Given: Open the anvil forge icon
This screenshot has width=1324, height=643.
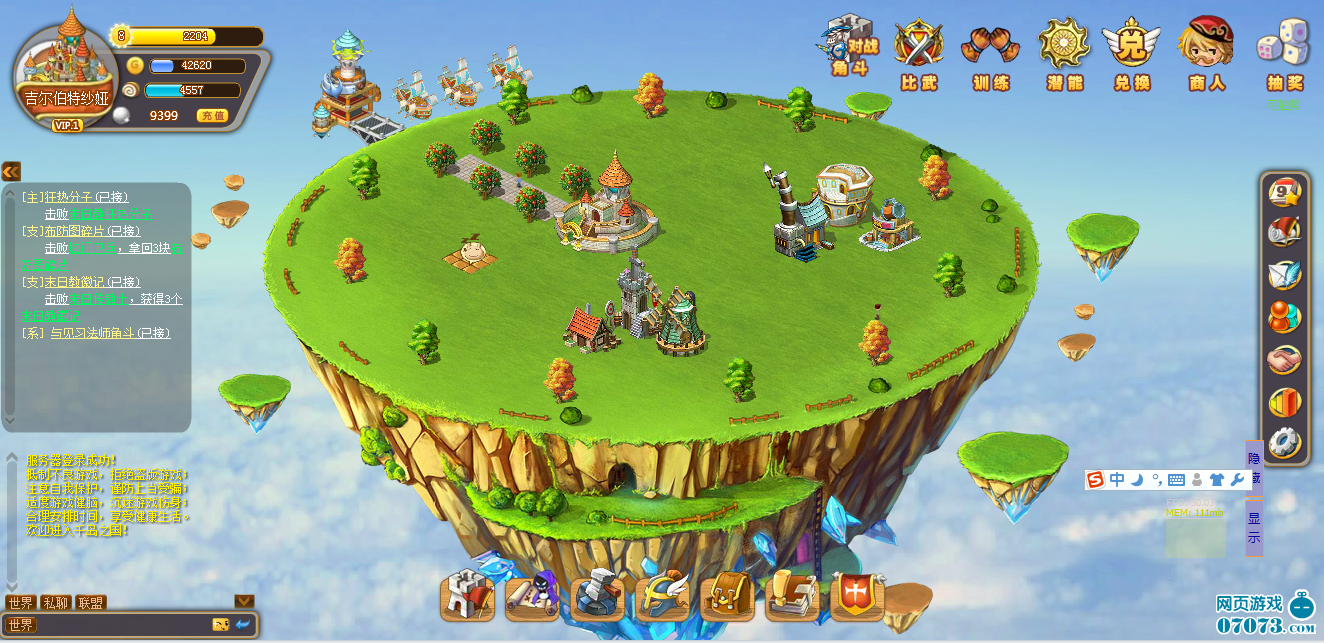Looking at the screenshot, I should click(597, 595).
